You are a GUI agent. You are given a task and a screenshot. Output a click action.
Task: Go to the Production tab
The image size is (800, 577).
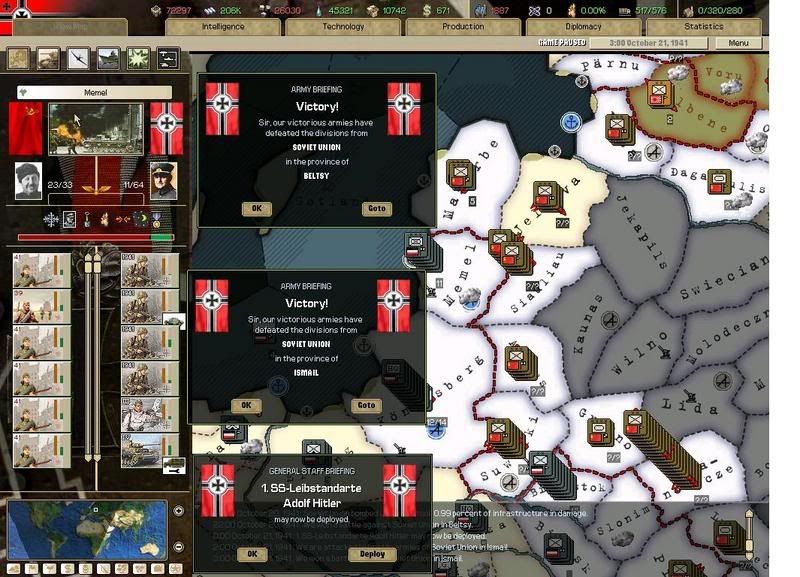tap(463, 27)
